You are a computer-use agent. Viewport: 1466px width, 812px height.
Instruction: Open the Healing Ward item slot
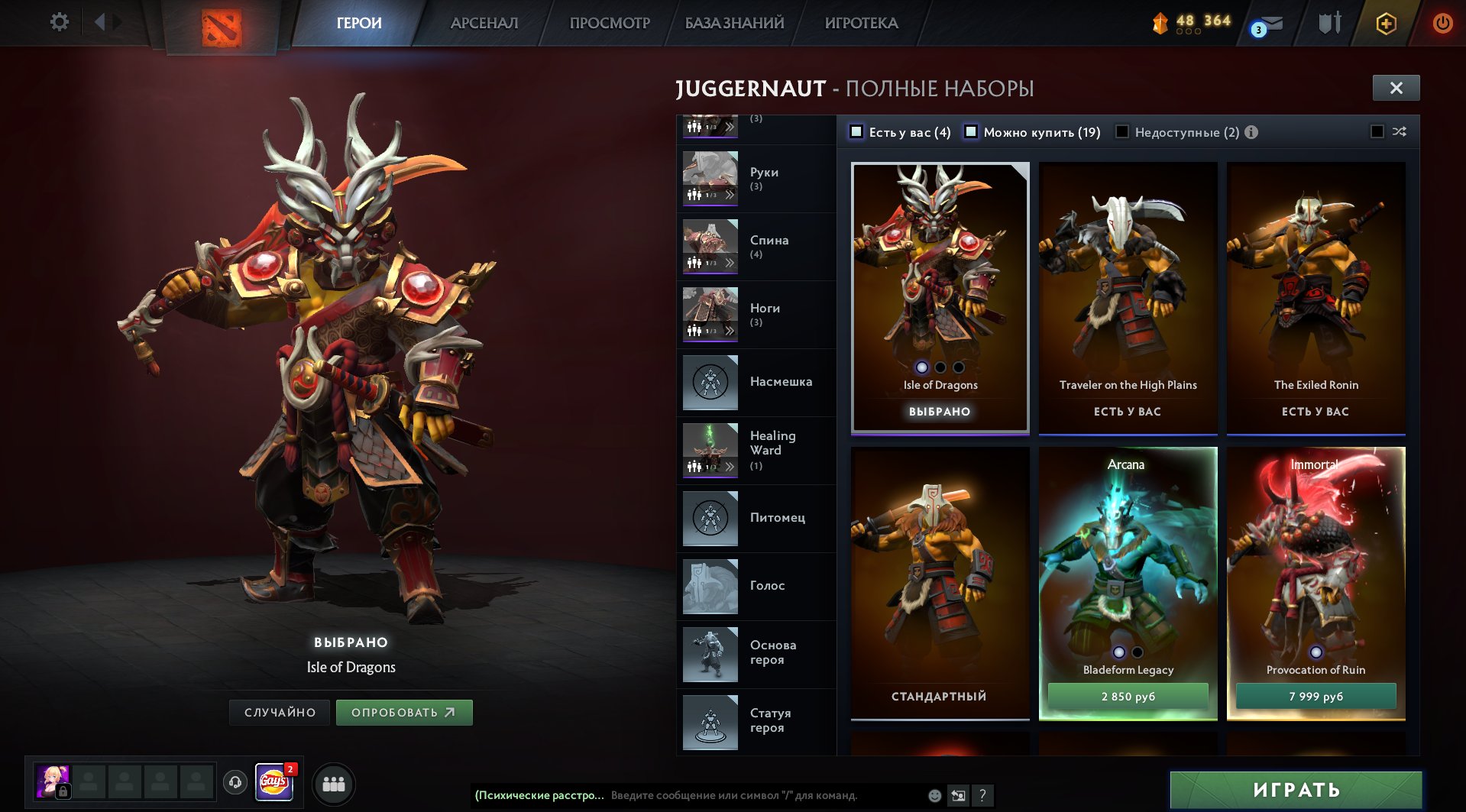pos(755,450)
